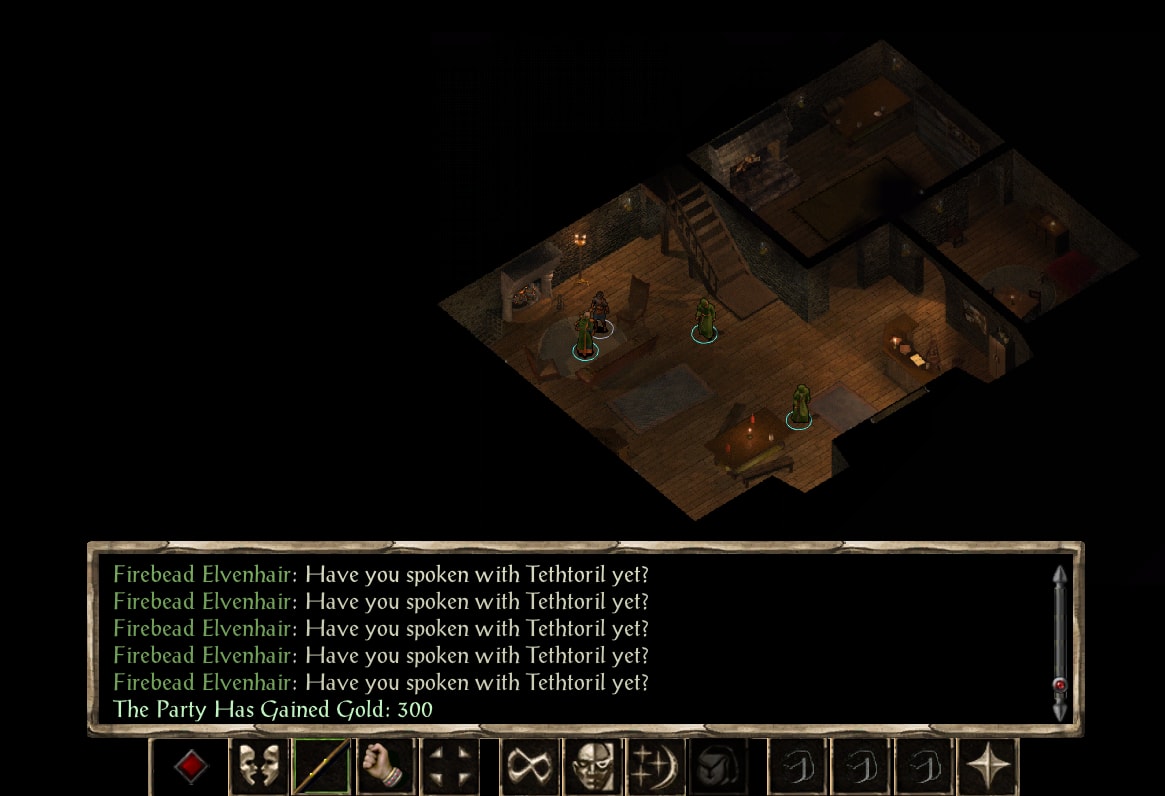1165x796 pixels.
Task: Click the red diamond button
Action: click(191, 767)
